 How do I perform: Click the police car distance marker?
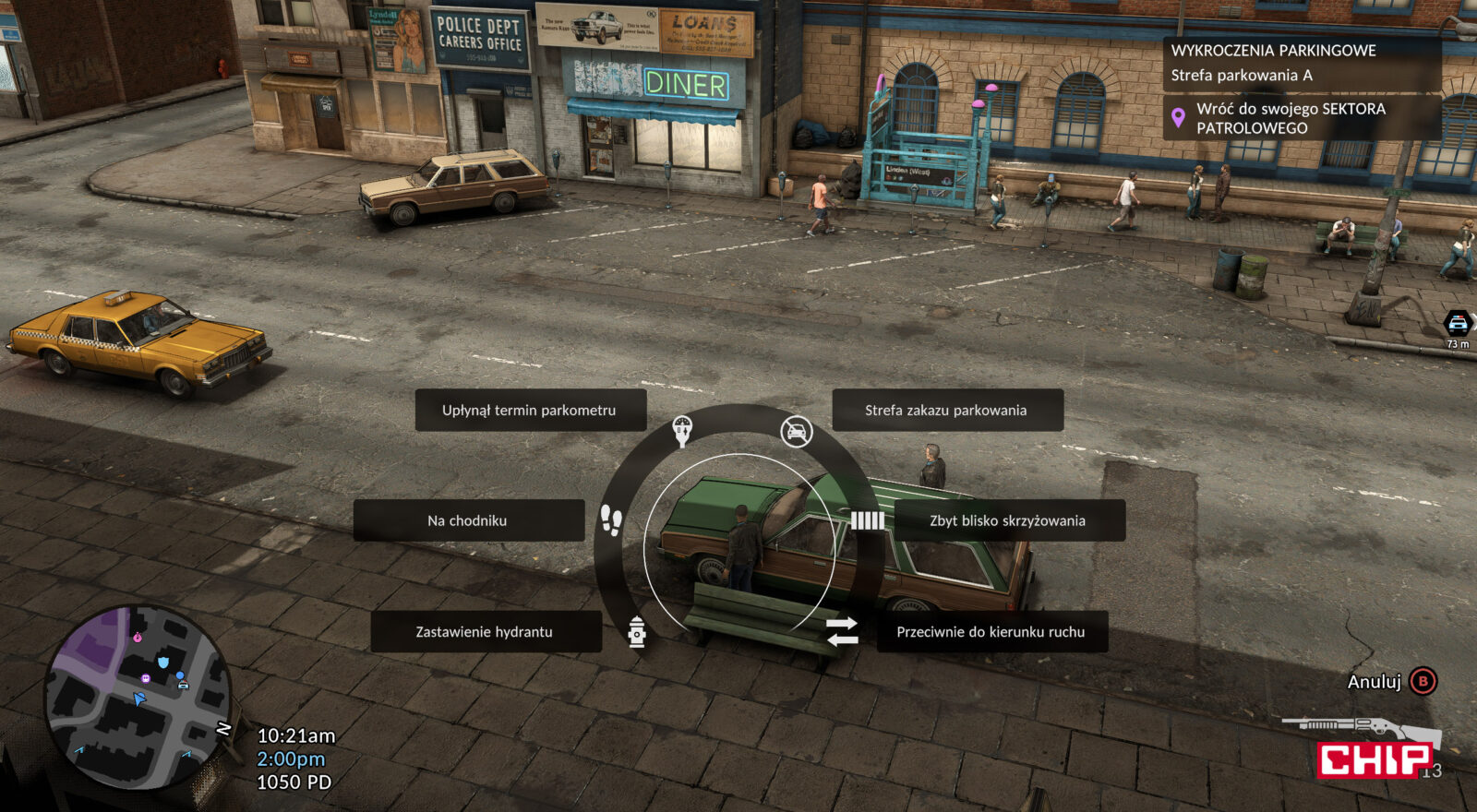[x=1458, y=326]
